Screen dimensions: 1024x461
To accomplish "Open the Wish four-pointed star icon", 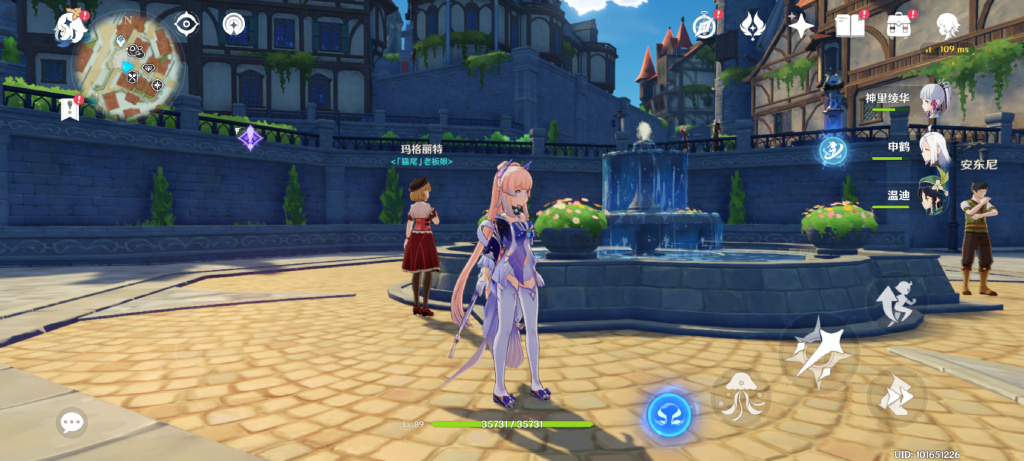I will pos(801,25).
